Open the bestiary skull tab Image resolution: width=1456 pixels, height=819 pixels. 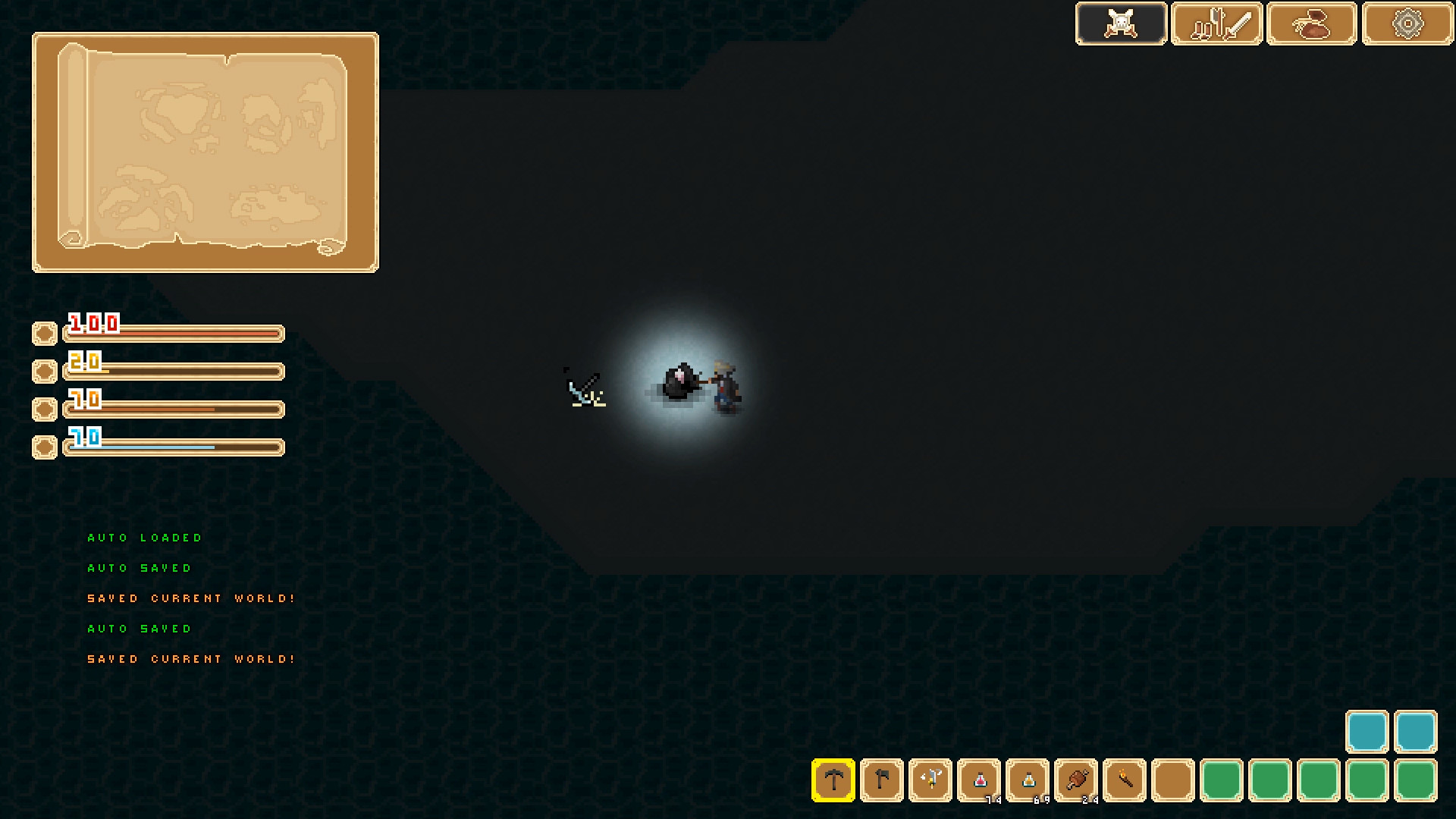(1121, 23)
